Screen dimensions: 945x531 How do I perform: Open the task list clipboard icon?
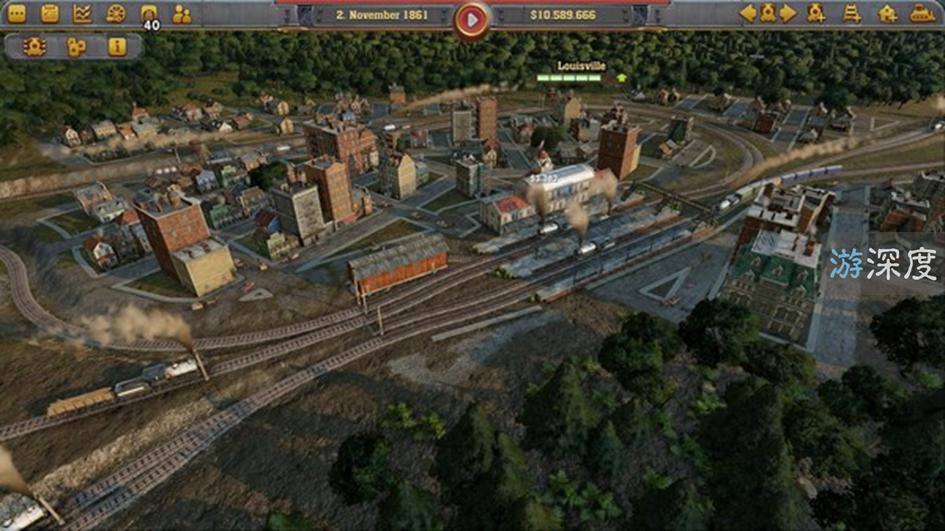(50, 14)
